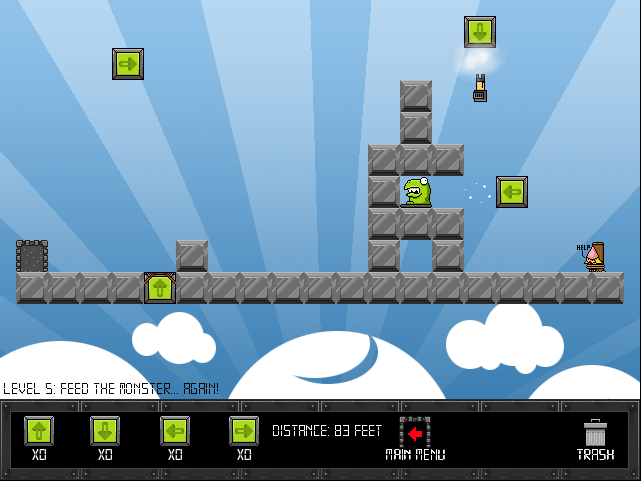Choose the left arrow tile in toolbar
641x481 pixels.
coord(175,431)
